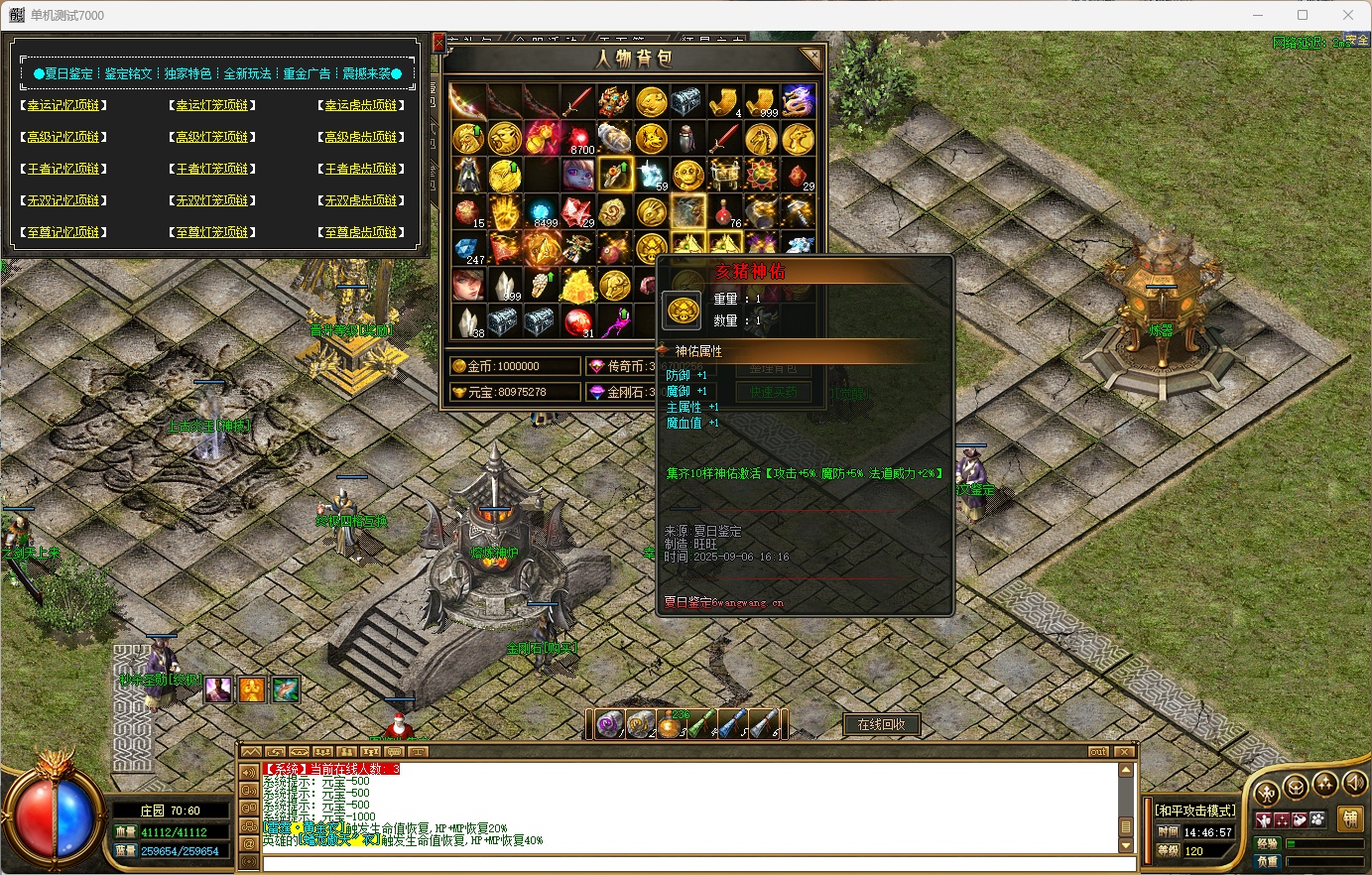1372x875 pixels.
Task: Choose the gold ingot pile item
Action: click(577, 286)
